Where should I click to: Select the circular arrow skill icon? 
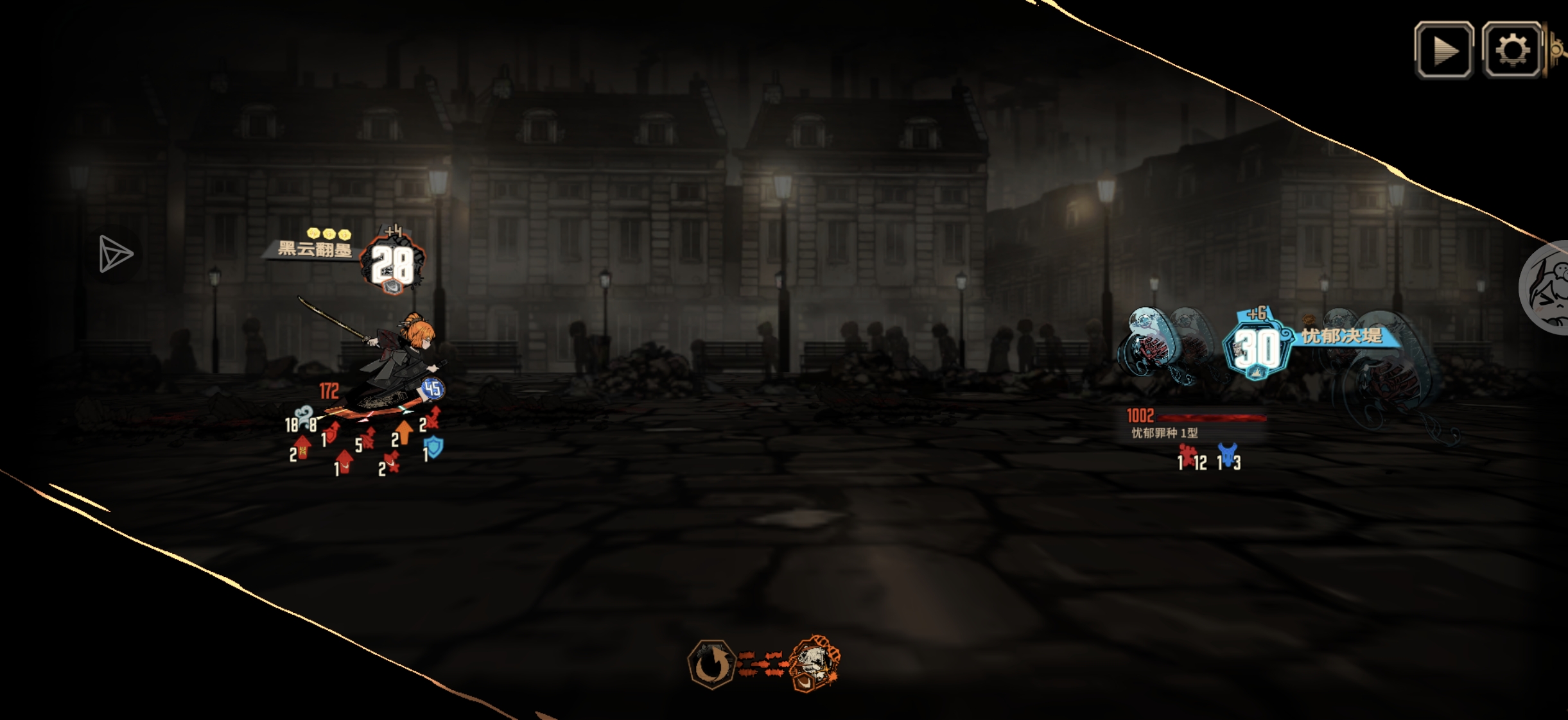pyautogui.click(x=711, y=664)
